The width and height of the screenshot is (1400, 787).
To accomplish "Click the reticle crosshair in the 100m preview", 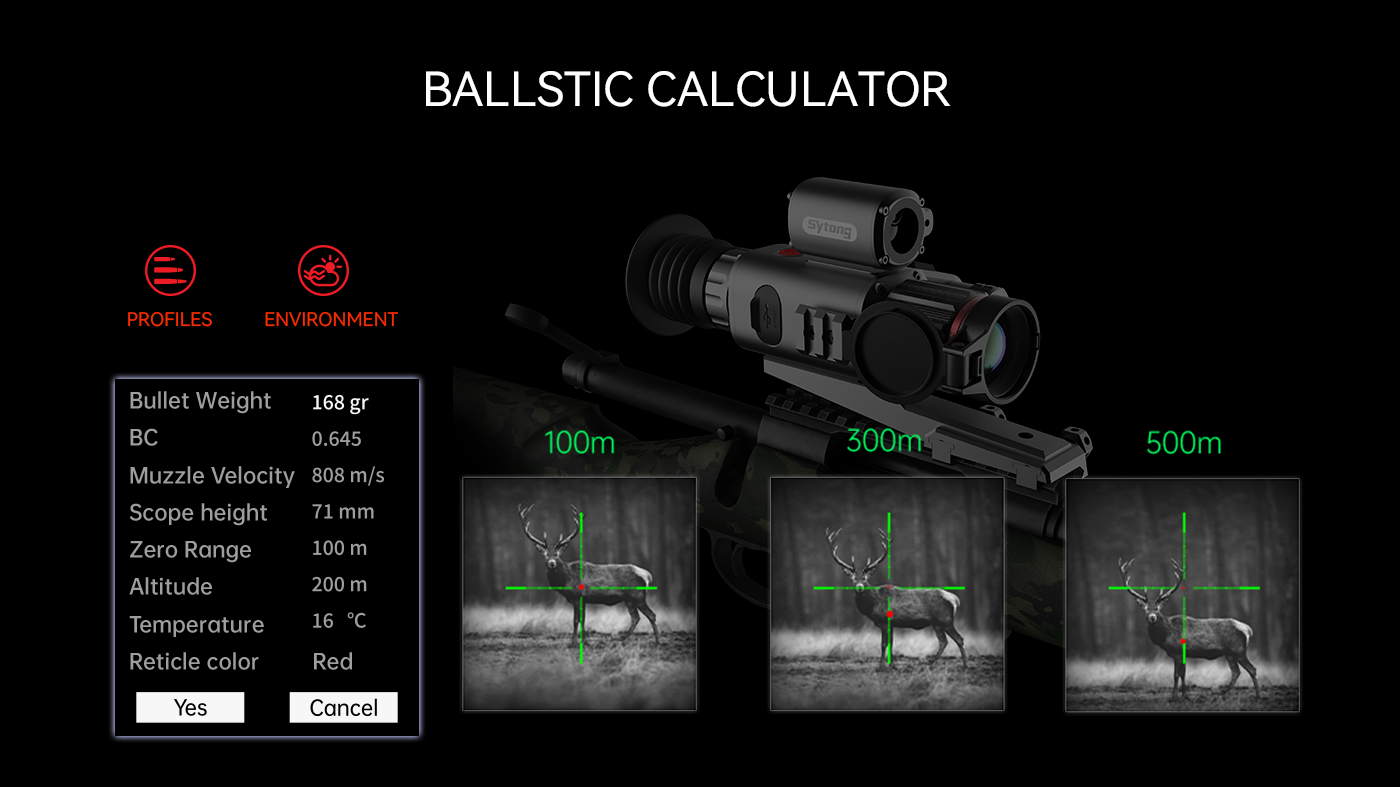I will [581, 586].
